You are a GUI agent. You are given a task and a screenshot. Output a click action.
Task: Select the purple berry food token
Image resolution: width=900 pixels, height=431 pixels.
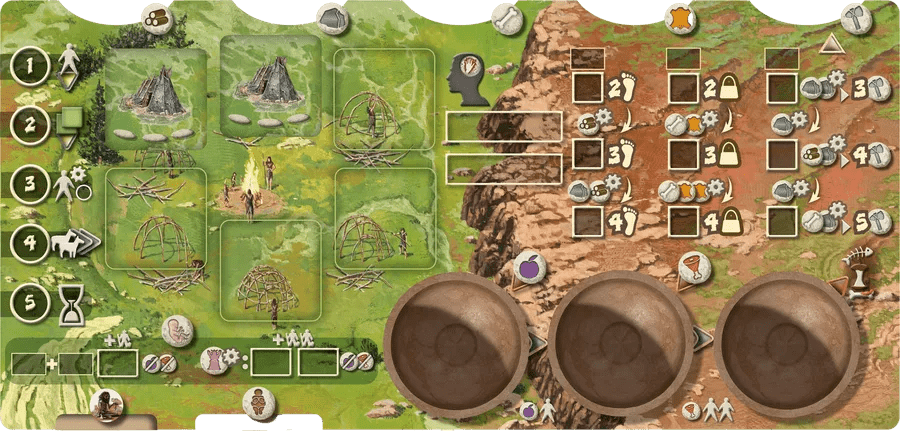point(529,269)
